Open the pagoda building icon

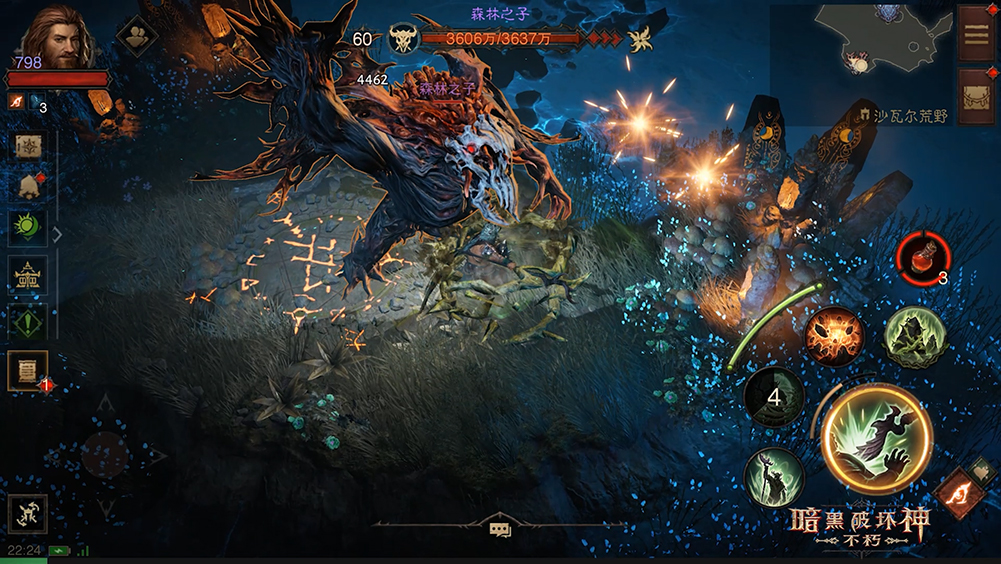pyautogui.click(x=27, y=275)
